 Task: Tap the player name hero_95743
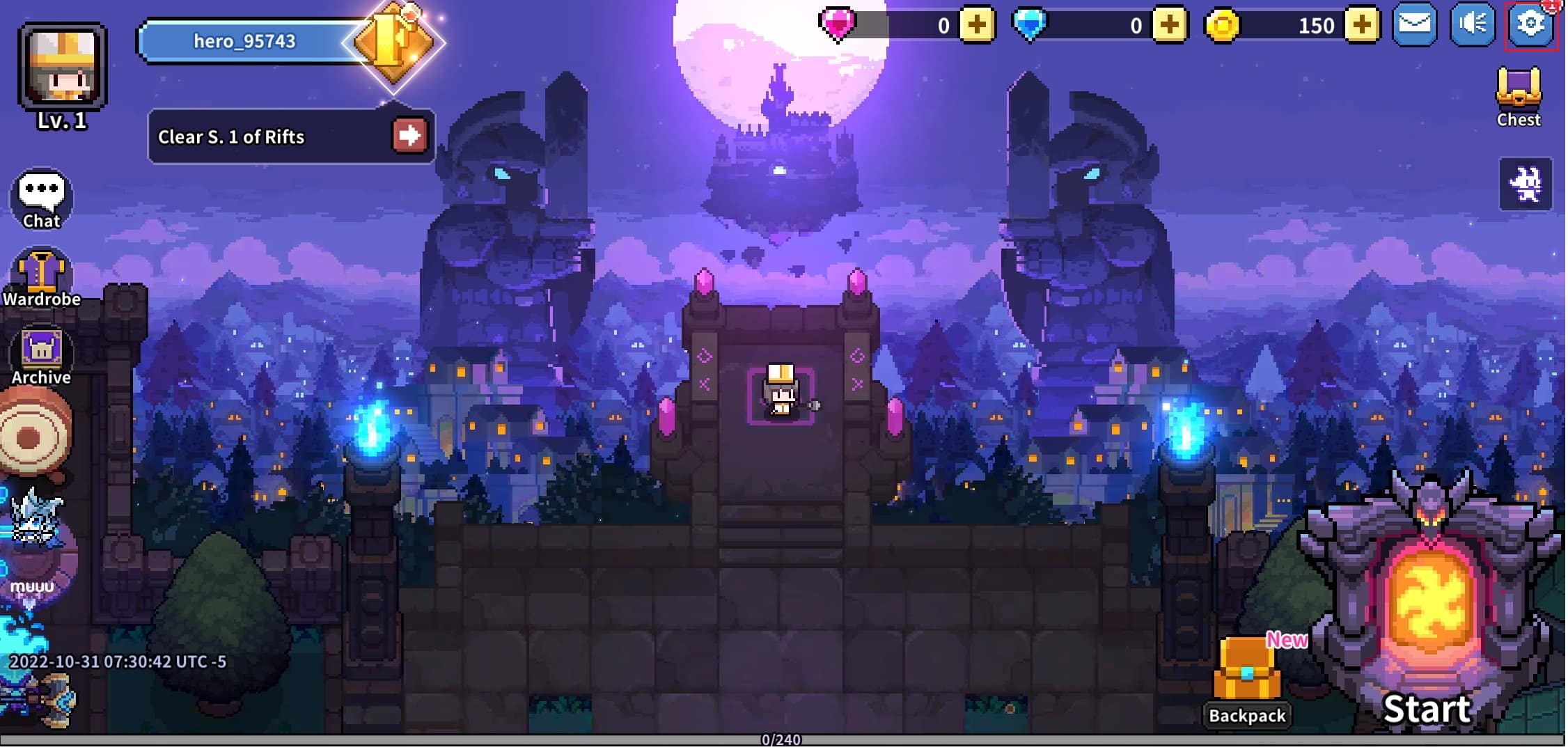coord(244,40)
